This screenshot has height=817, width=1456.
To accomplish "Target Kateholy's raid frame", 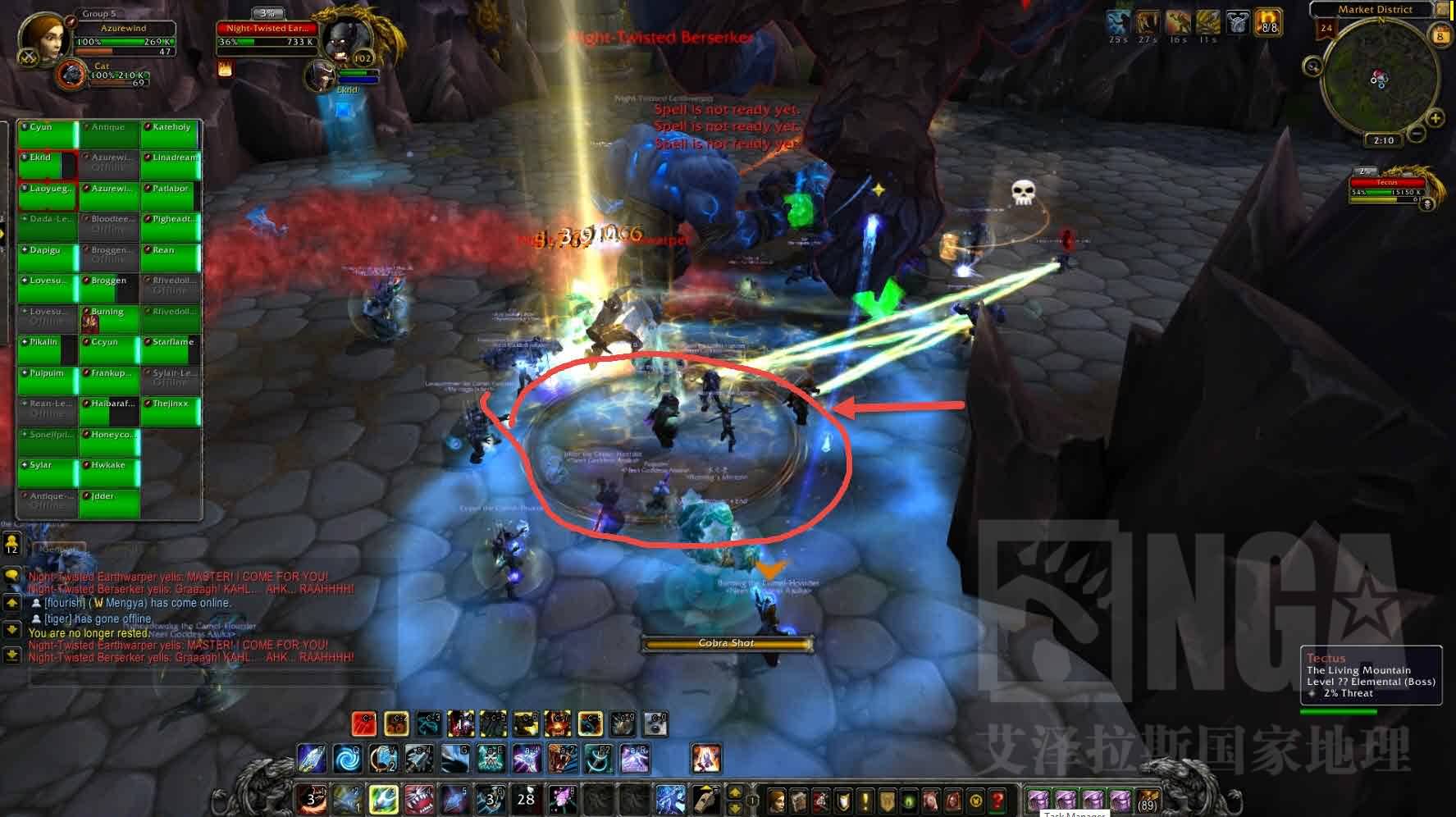I will (171, 135).
